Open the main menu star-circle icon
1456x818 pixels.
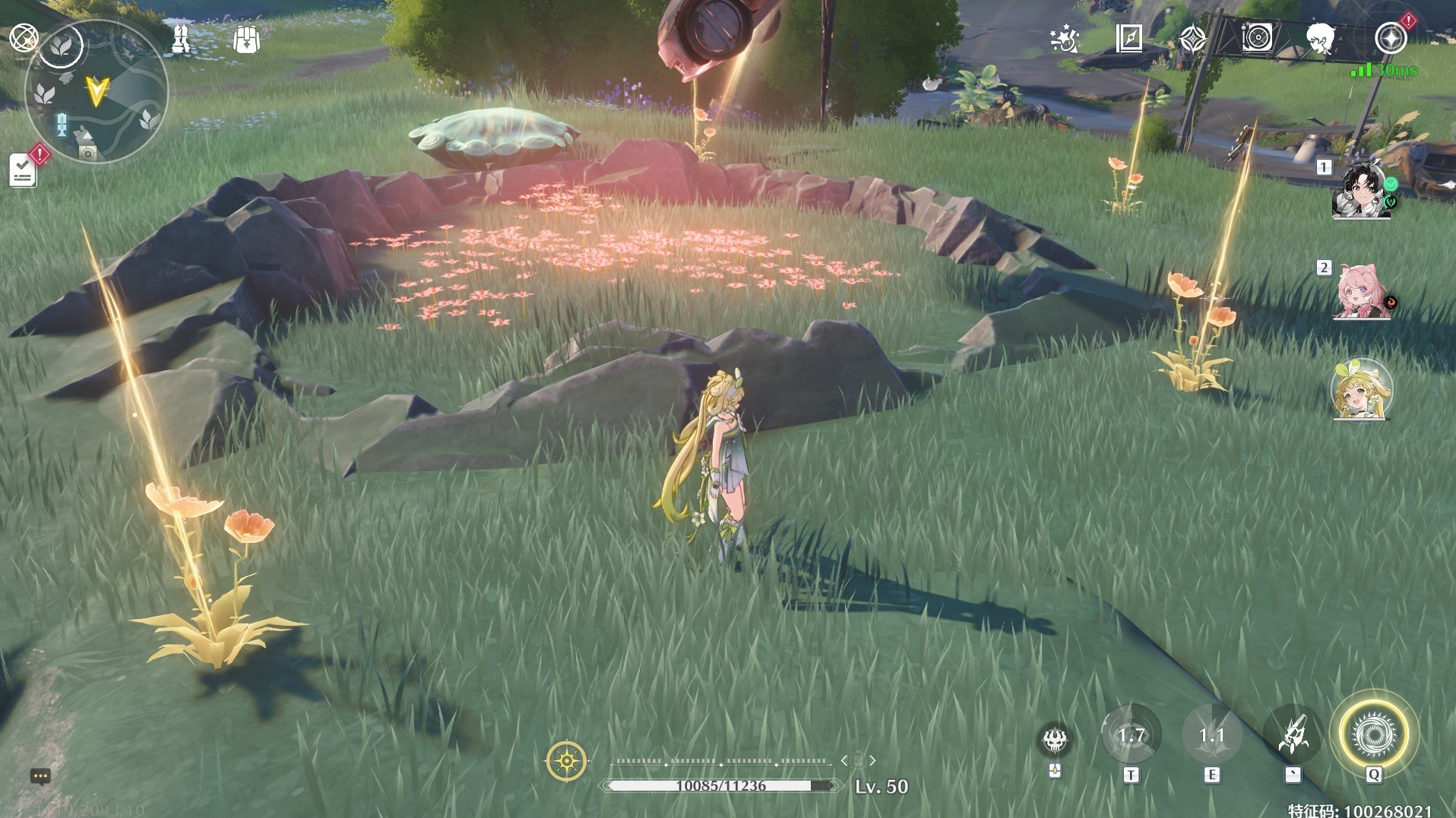pyautogui.click(x=1391, y=38)
